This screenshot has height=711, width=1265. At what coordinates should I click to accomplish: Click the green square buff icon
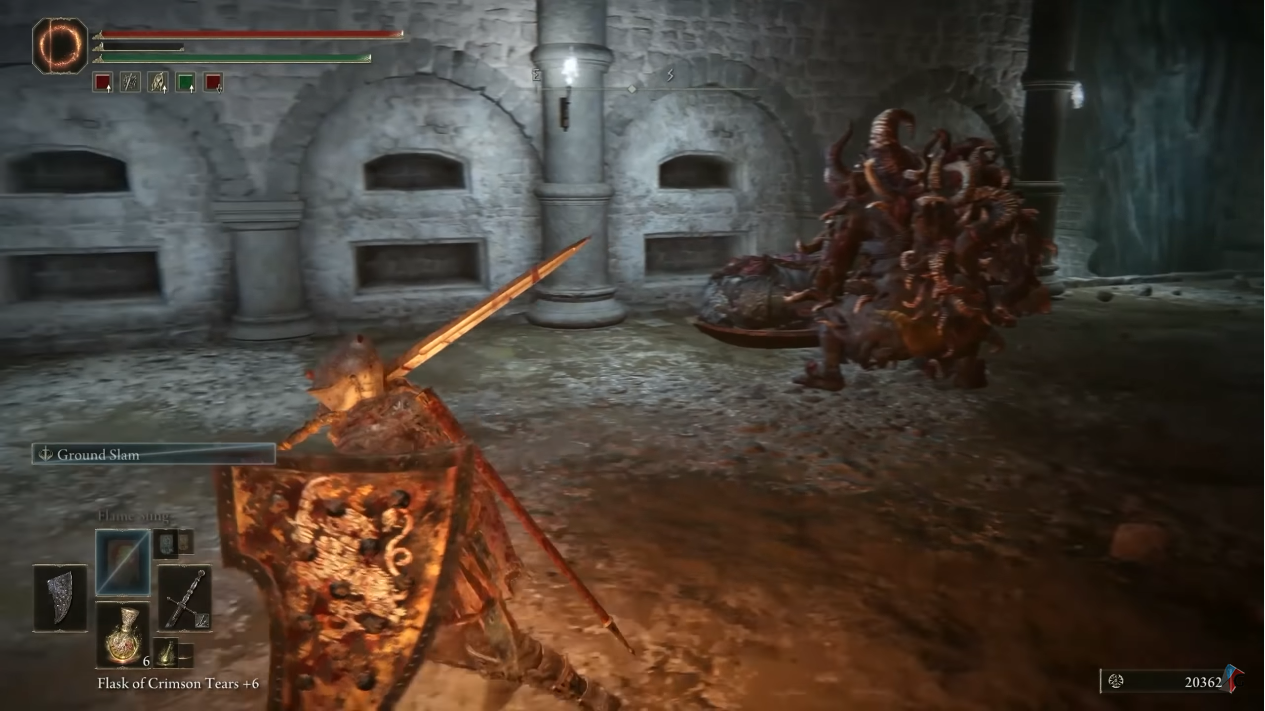click(x=186, y=83)
